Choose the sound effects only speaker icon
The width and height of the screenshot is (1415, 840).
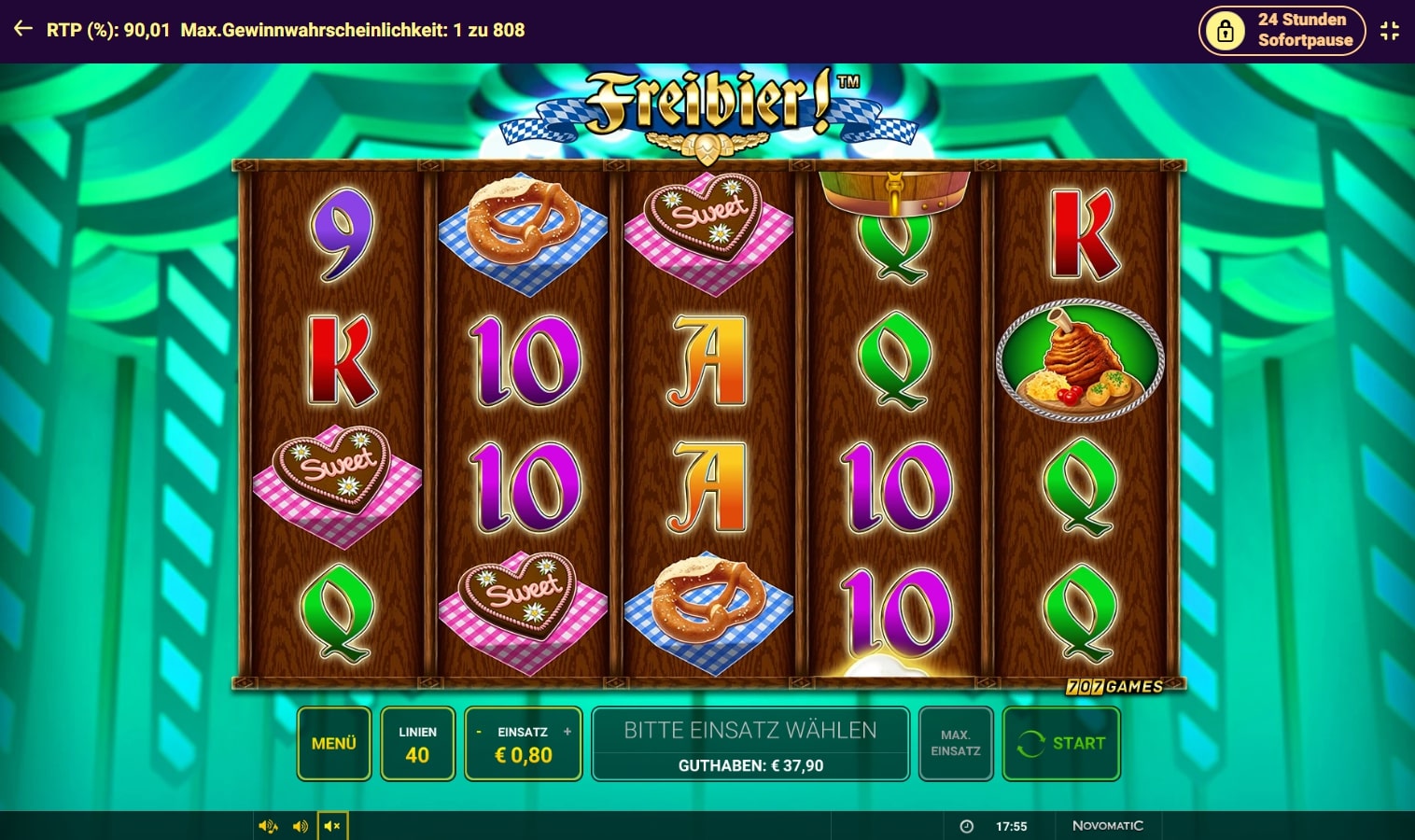301,826
